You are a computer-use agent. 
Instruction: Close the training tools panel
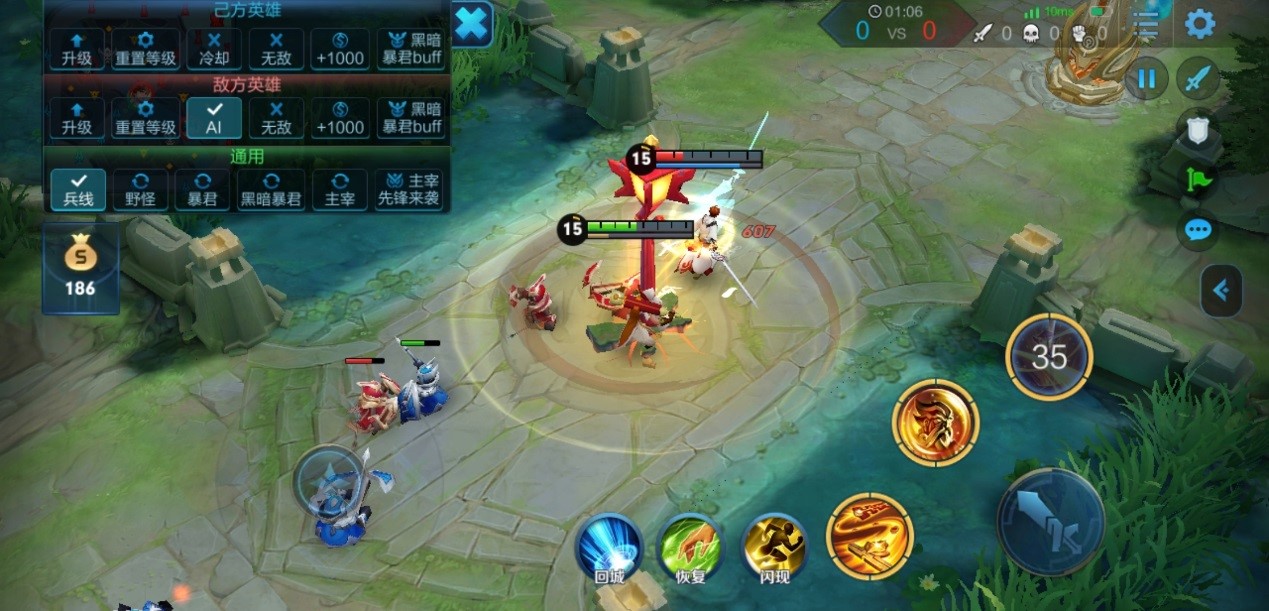[472, 24]
